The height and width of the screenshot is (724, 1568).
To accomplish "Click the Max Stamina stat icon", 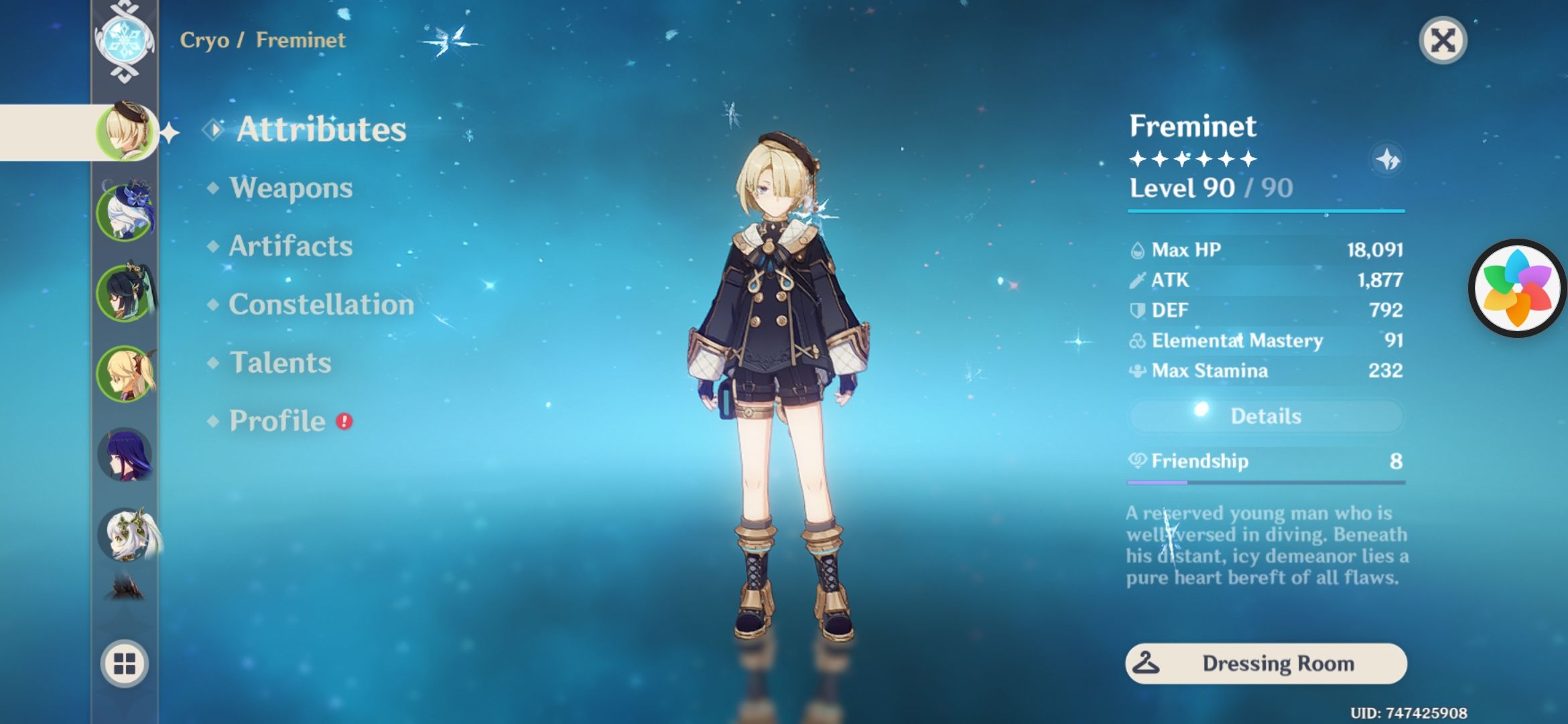I will [1137, 371].
